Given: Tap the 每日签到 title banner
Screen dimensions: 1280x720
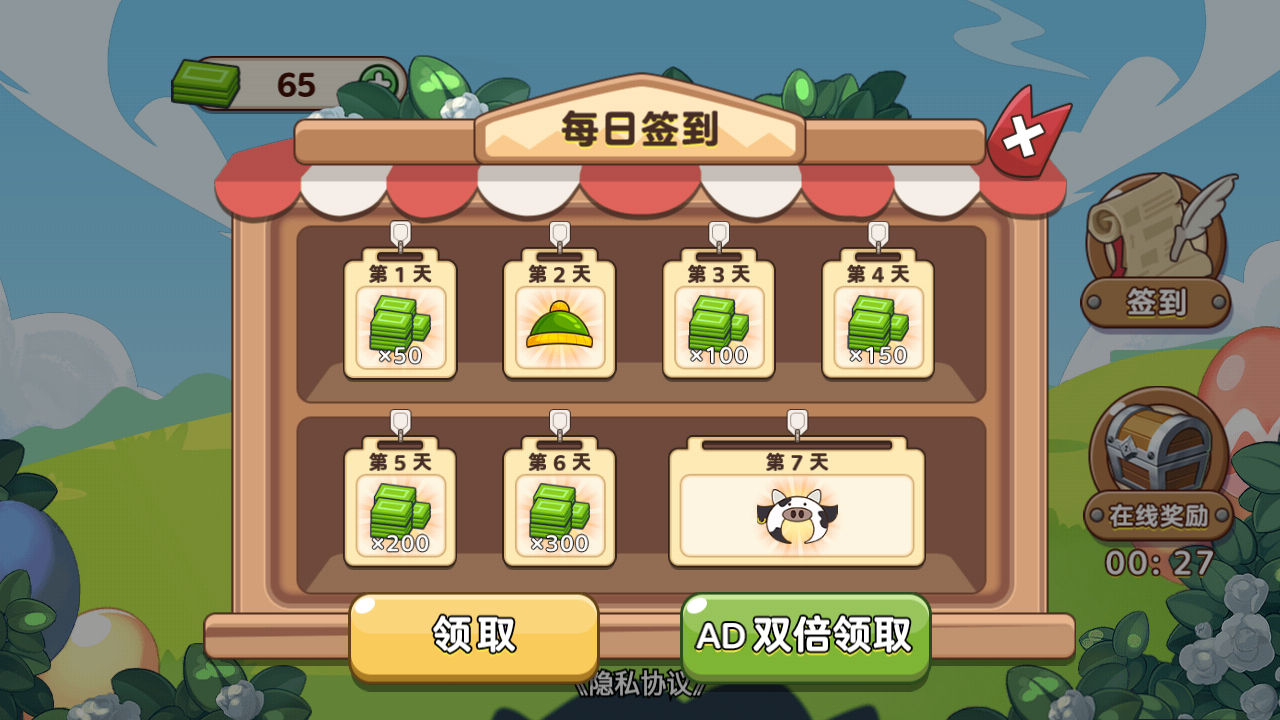Looking at the screenshot, I should coord(640,132).
